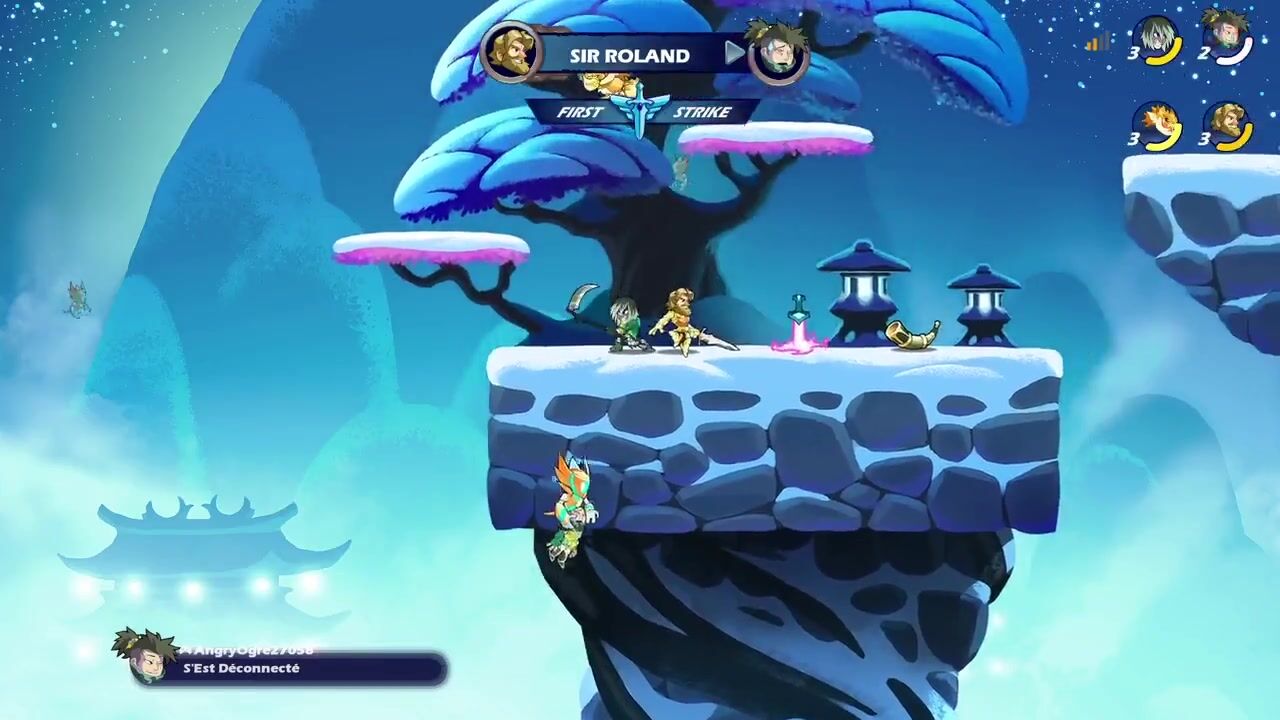This screenshot has width=1280, height=720.
Task: Select the blond bearded legend stock portrait
Action: point(1228,125)
